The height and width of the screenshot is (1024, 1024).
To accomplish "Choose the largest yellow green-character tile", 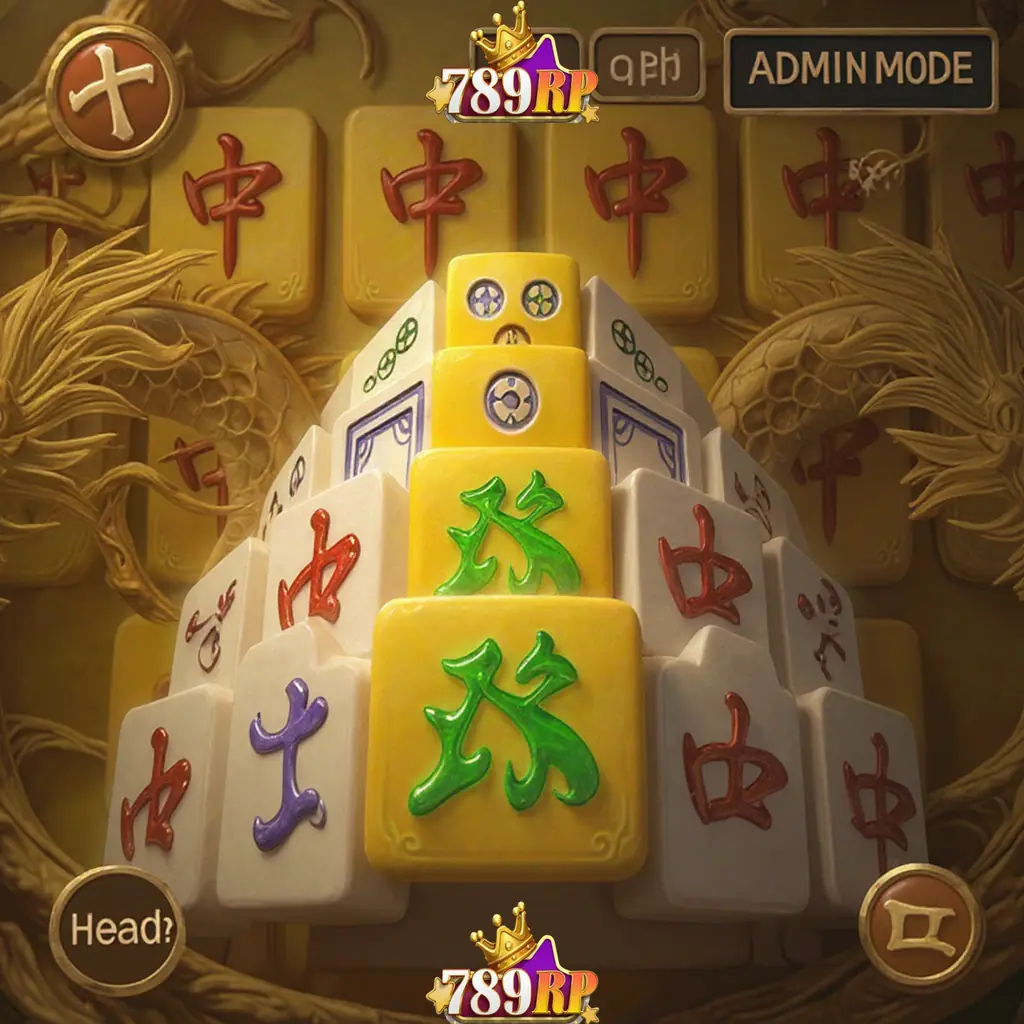I will pyautogui.click(x=507, y=735).
